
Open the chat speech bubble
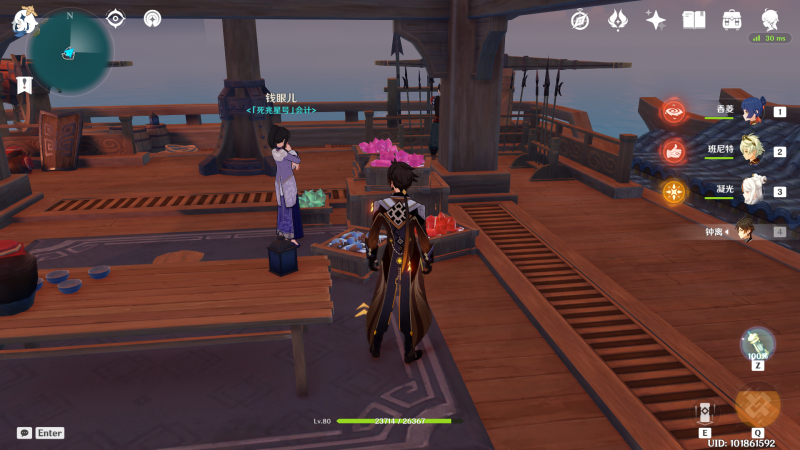click(24, 433)
